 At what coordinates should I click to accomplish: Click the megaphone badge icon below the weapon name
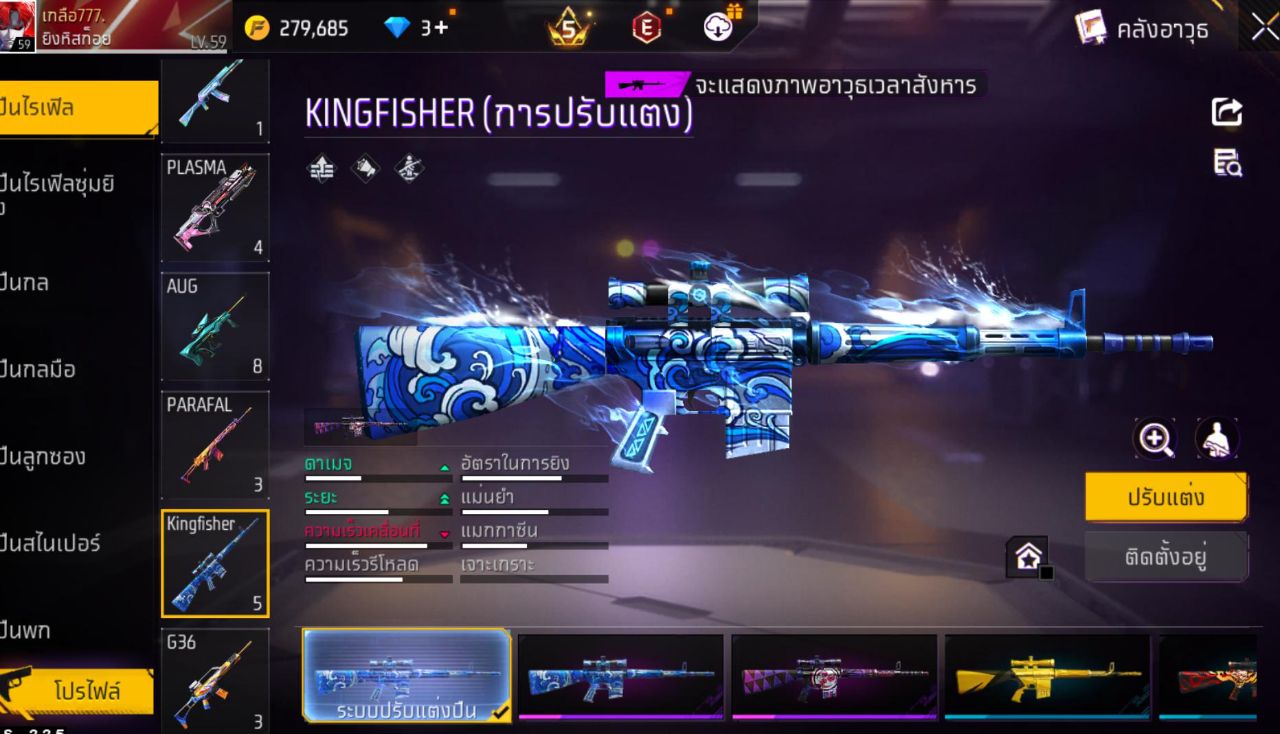pyautogui.click(x=364, y=167)
